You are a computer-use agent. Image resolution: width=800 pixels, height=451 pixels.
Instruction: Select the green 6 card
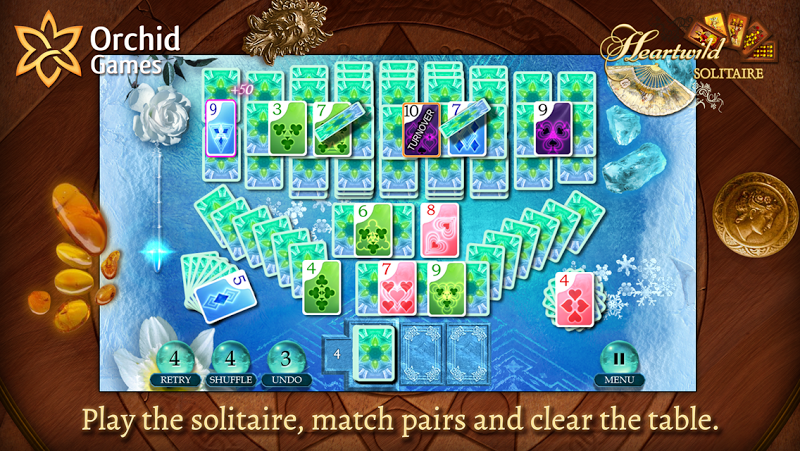click(371, 231)
